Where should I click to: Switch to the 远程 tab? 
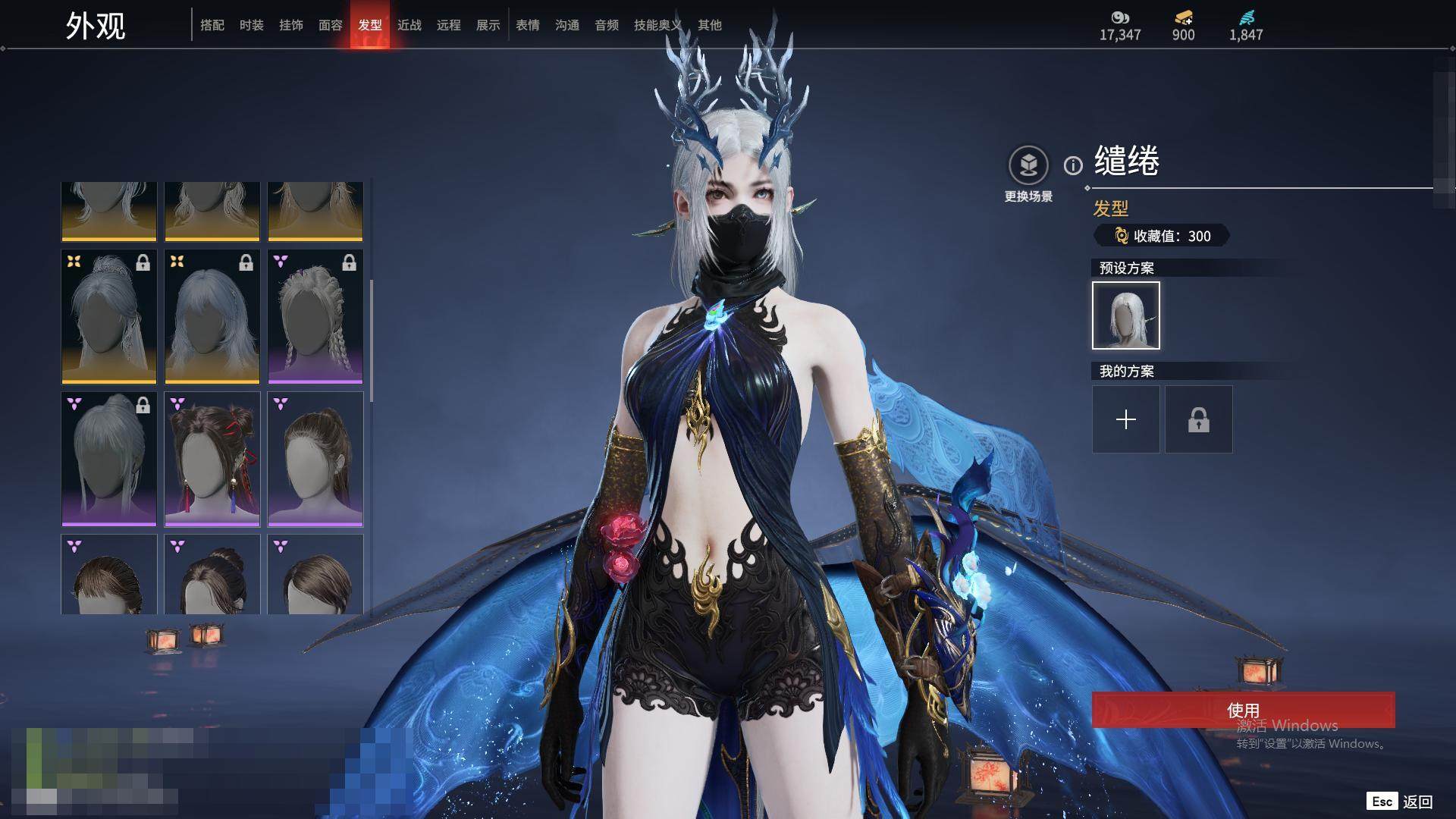pyautogui.click(x=449, y=25)
